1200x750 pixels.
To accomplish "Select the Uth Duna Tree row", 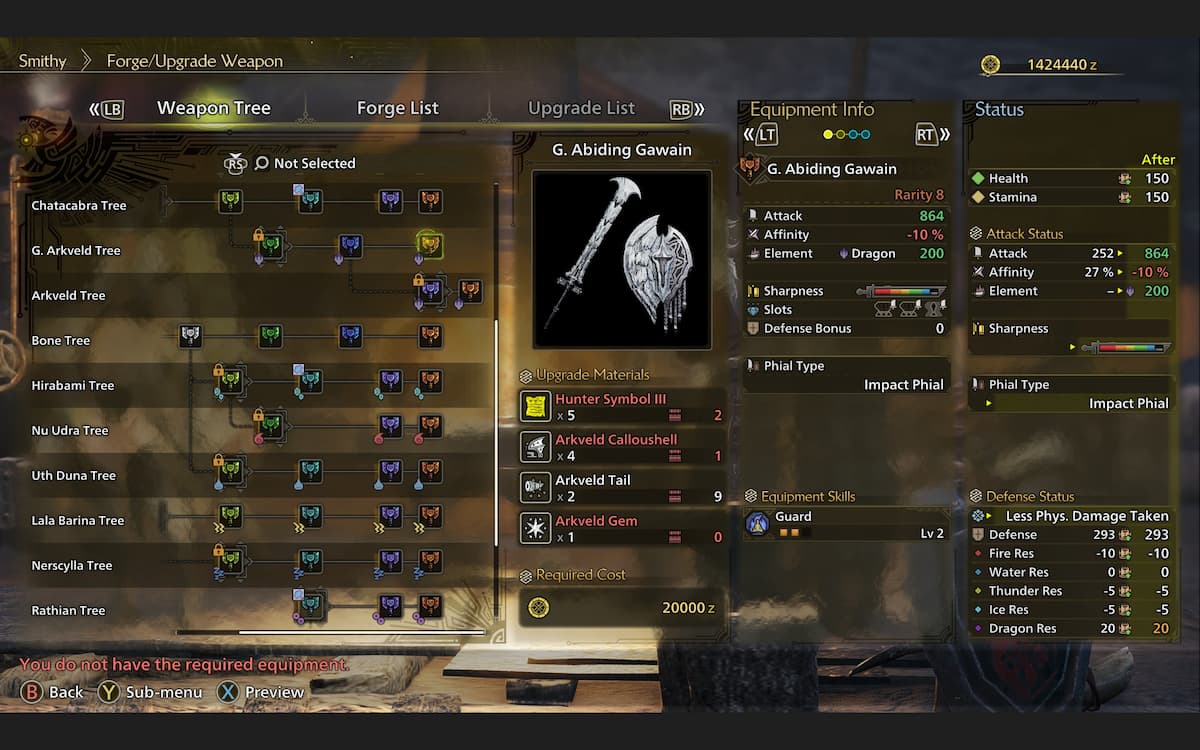I will [x=74, y=476].
